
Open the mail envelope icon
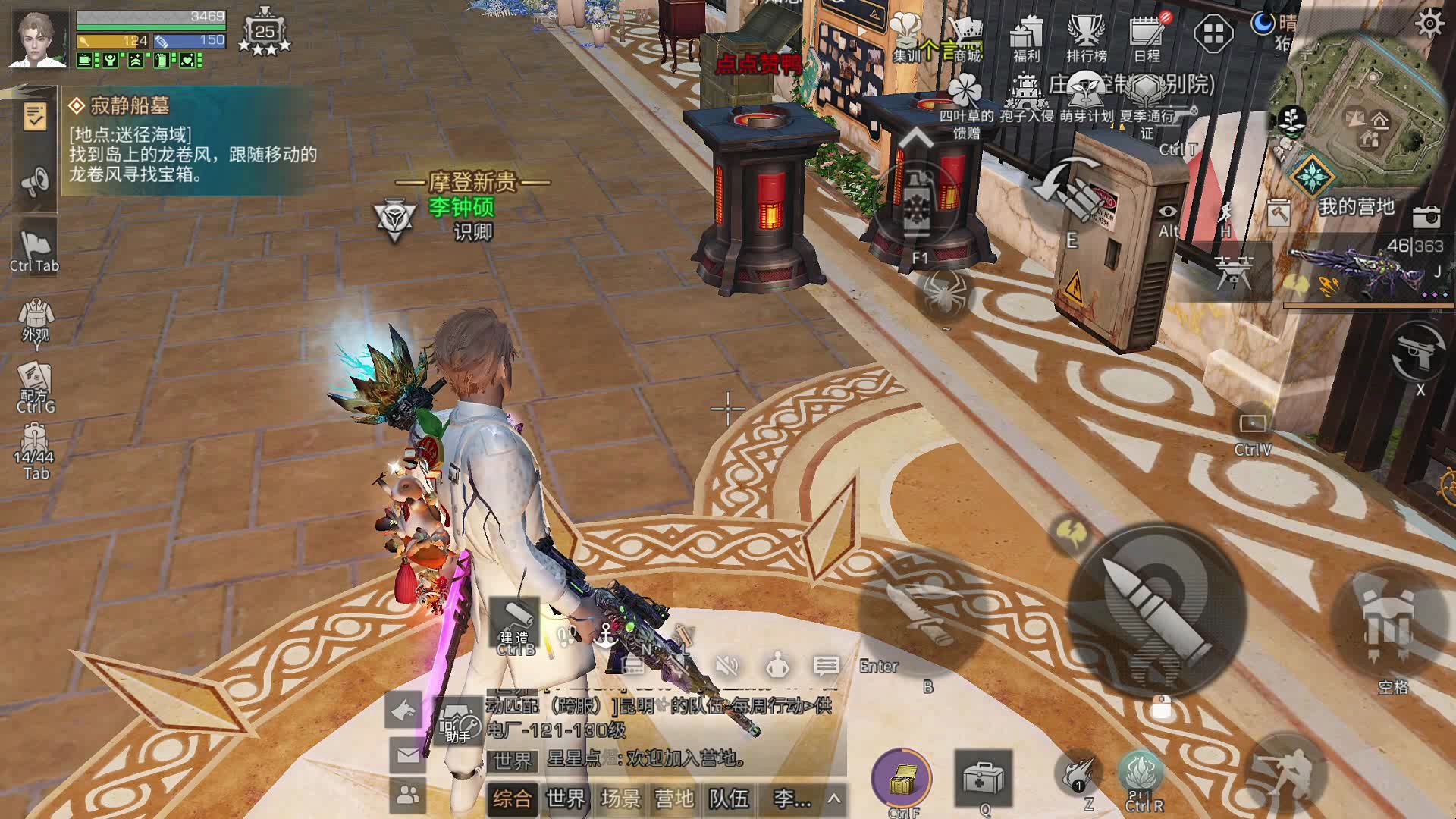[x=407, y=755]
